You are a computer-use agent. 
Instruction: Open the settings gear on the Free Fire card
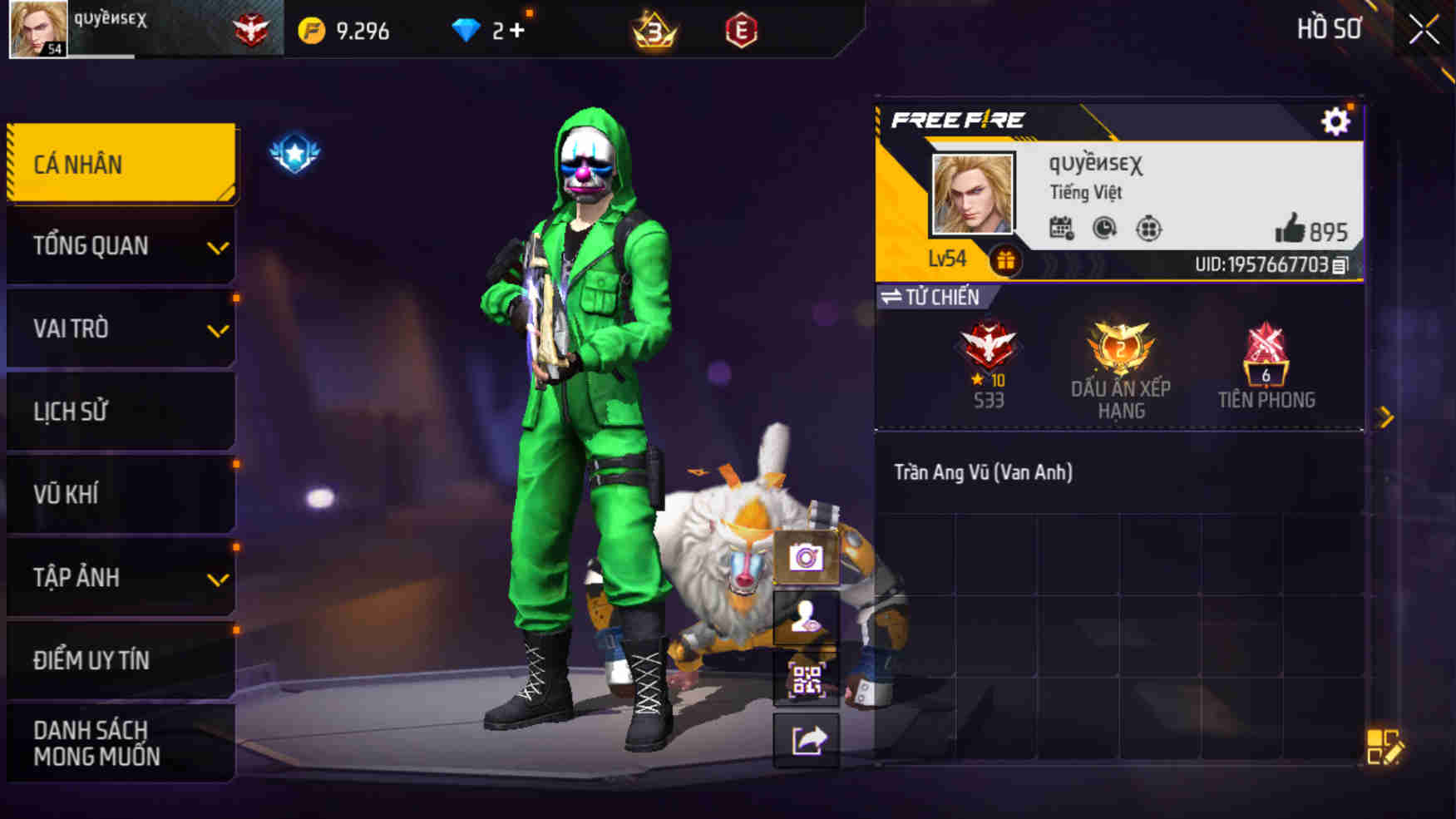point(1335,122)
